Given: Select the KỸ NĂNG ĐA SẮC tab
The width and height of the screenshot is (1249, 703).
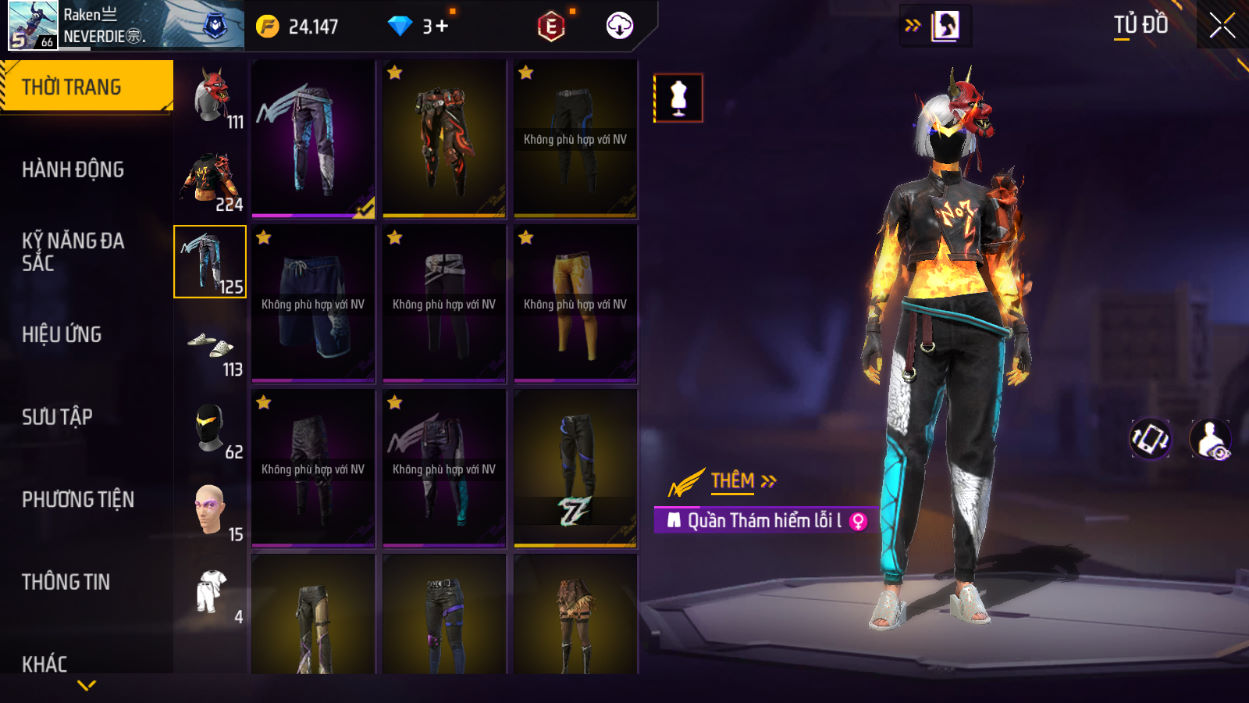Looking at the screenshot, I should pyautogui.click(x=73, y=252).
